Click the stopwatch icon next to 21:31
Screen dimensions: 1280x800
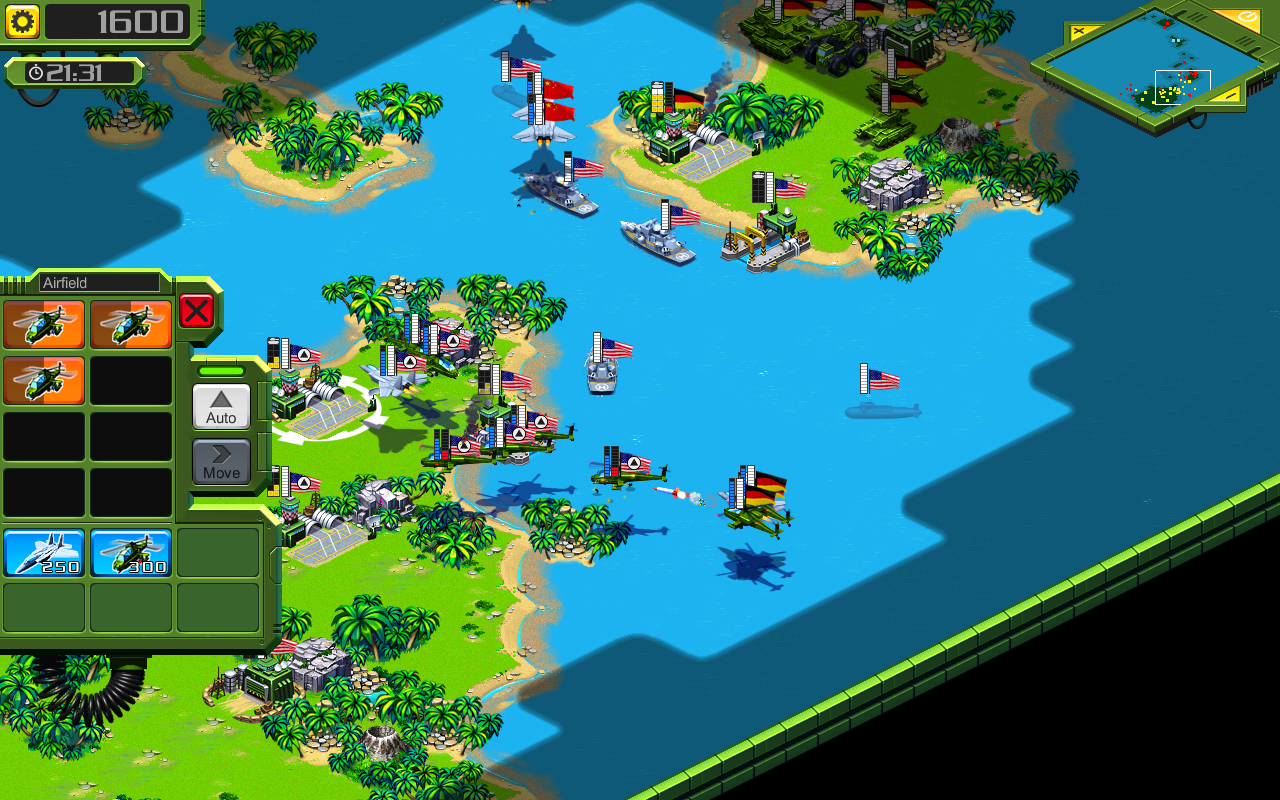(36, 71)
